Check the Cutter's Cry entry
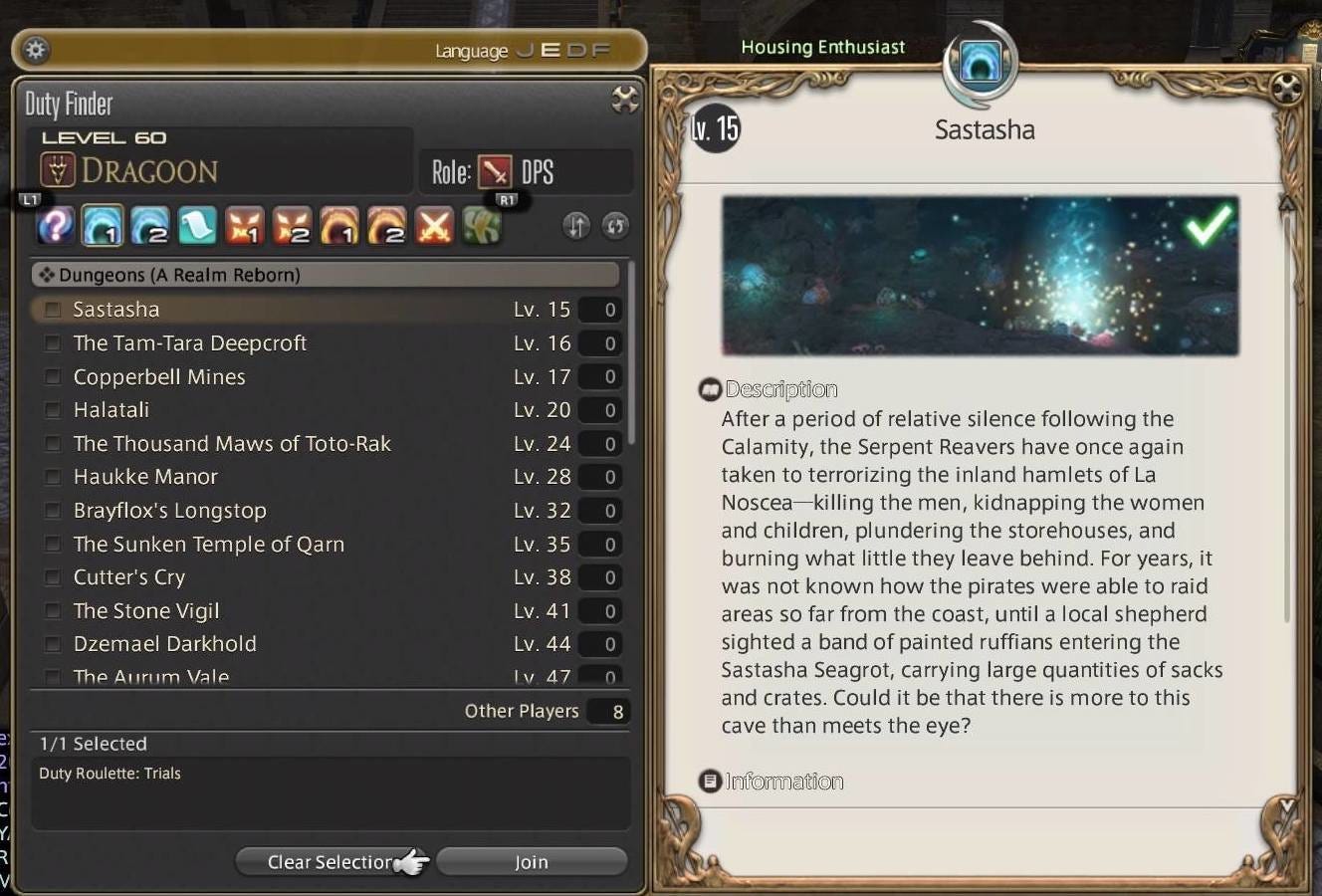 (53, 577)
